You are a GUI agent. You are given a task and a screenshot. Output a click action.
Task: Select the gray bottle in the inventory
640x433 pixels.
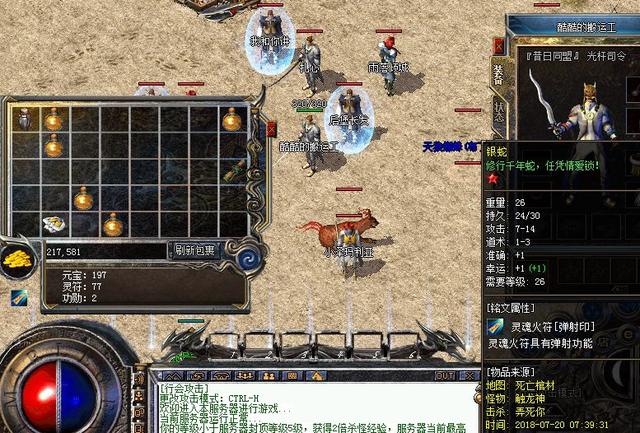(24, 119)
